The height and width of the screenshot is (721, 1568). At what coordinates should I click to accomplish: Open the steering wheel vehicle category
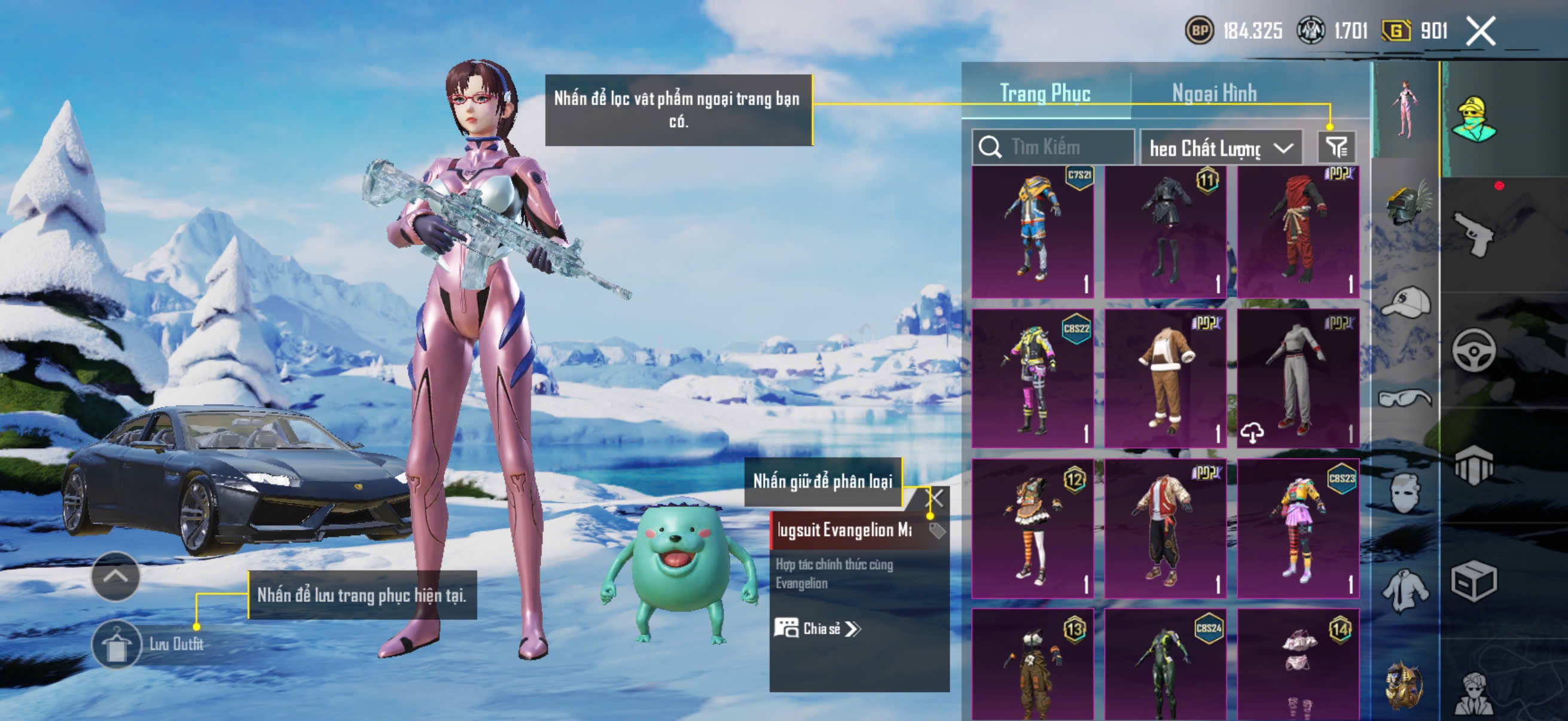[1473, 350]
